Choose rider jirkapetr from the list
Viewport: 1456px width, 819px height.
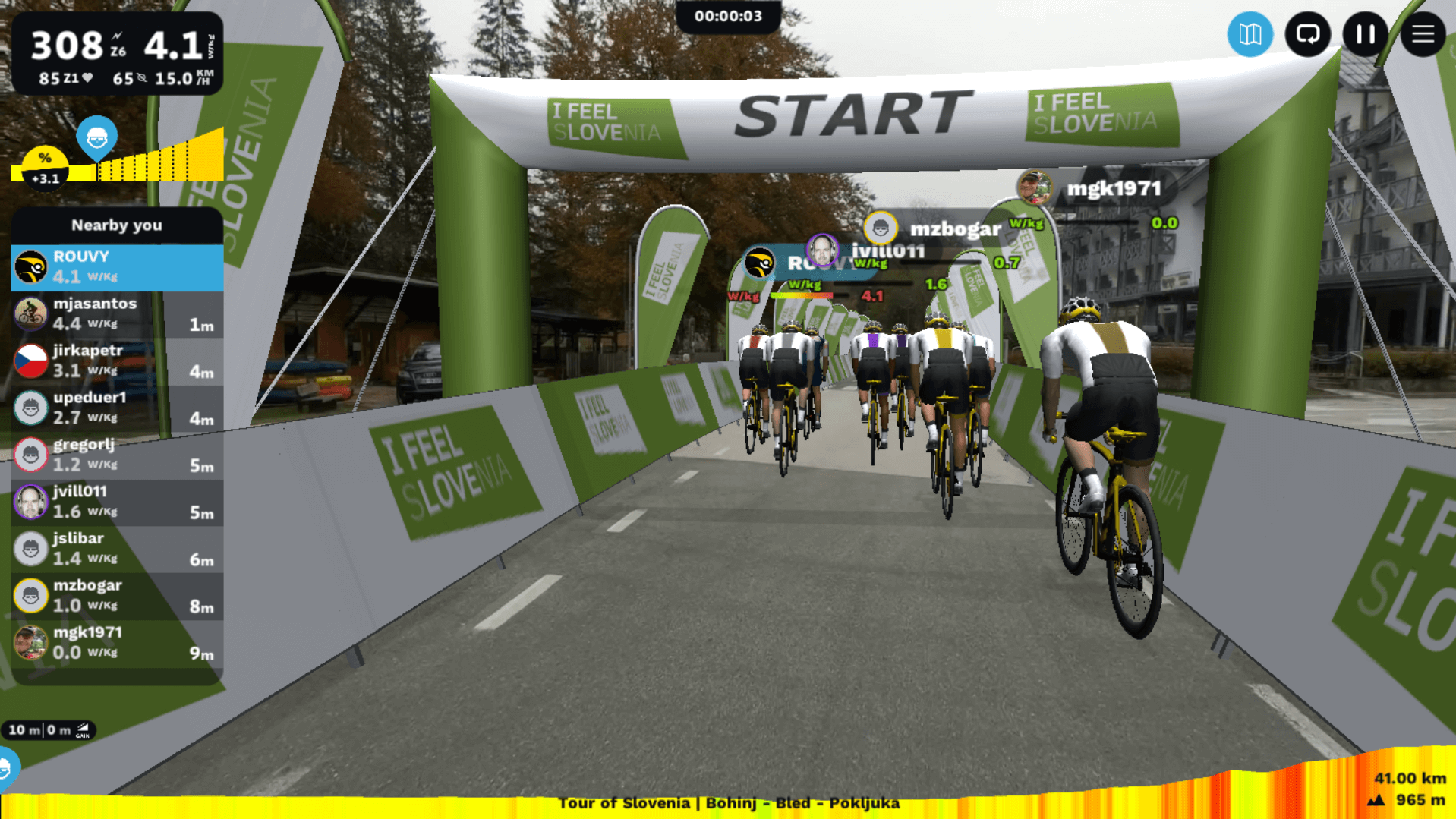(x=117, y=361)
